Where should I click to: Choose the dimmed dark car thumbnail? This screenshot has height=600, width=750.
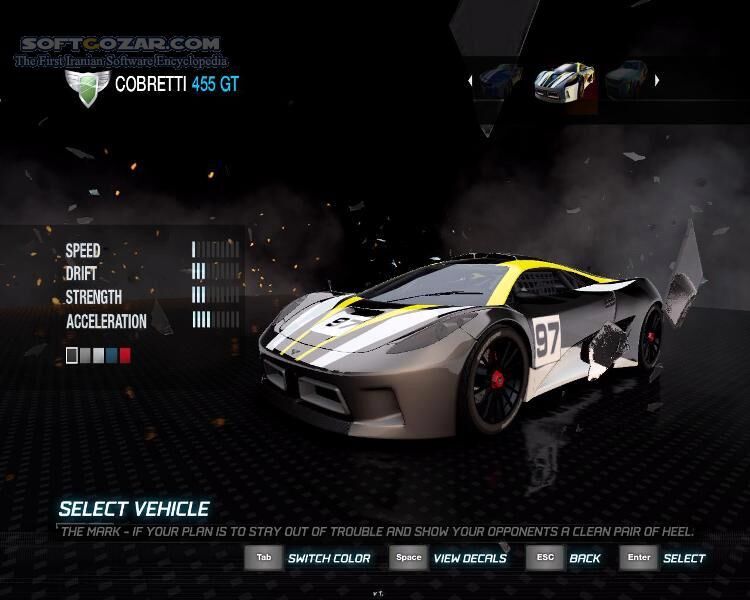coord(627,80)
